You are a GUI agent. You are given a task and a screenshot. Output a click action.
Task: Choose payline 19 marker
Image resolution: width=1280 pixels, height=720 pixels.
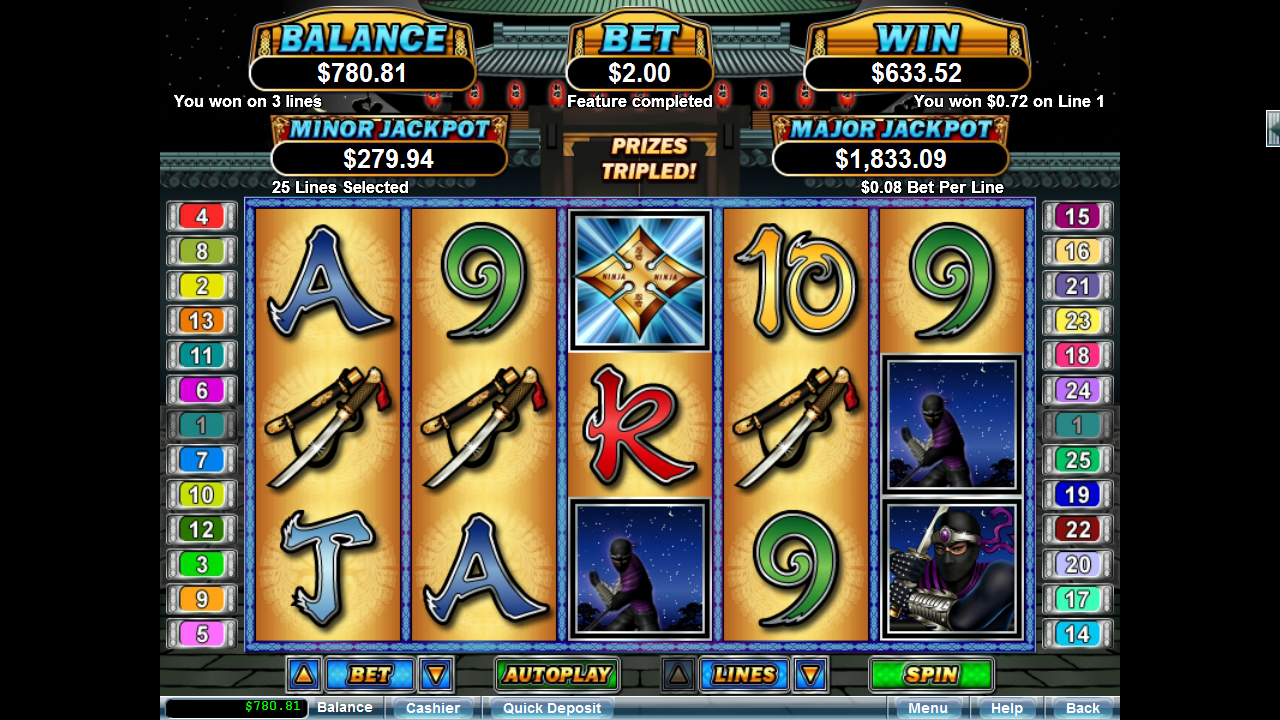(1077, 495)
